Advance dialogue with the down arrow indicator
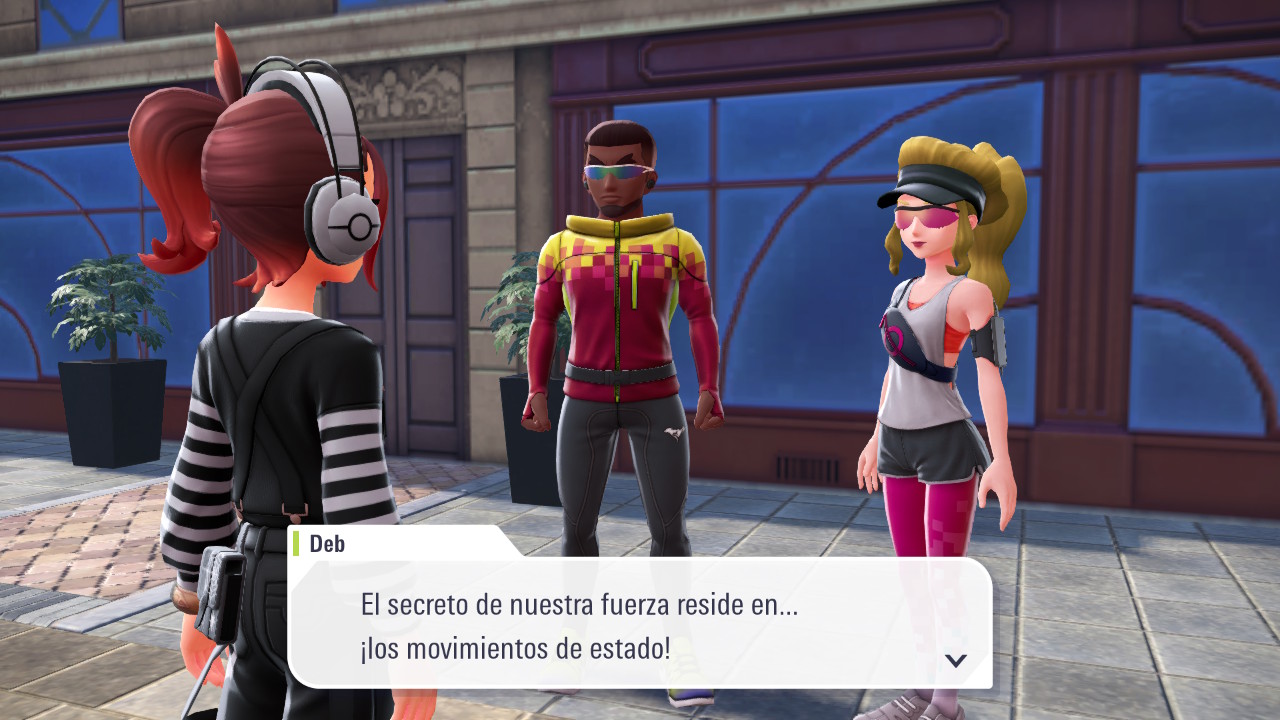 pos(956,660)
